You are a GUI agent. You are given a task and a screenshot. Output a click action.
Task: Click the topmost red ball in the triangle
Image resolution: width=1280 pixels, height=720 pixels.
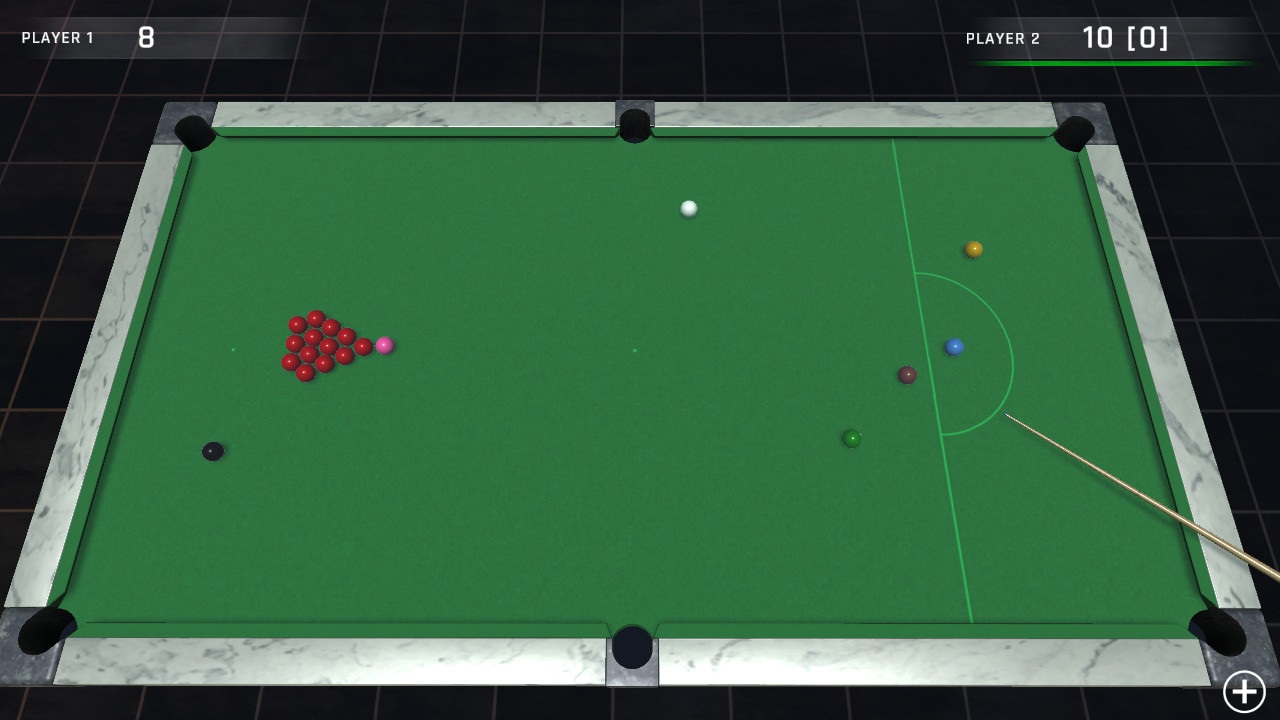315,316
